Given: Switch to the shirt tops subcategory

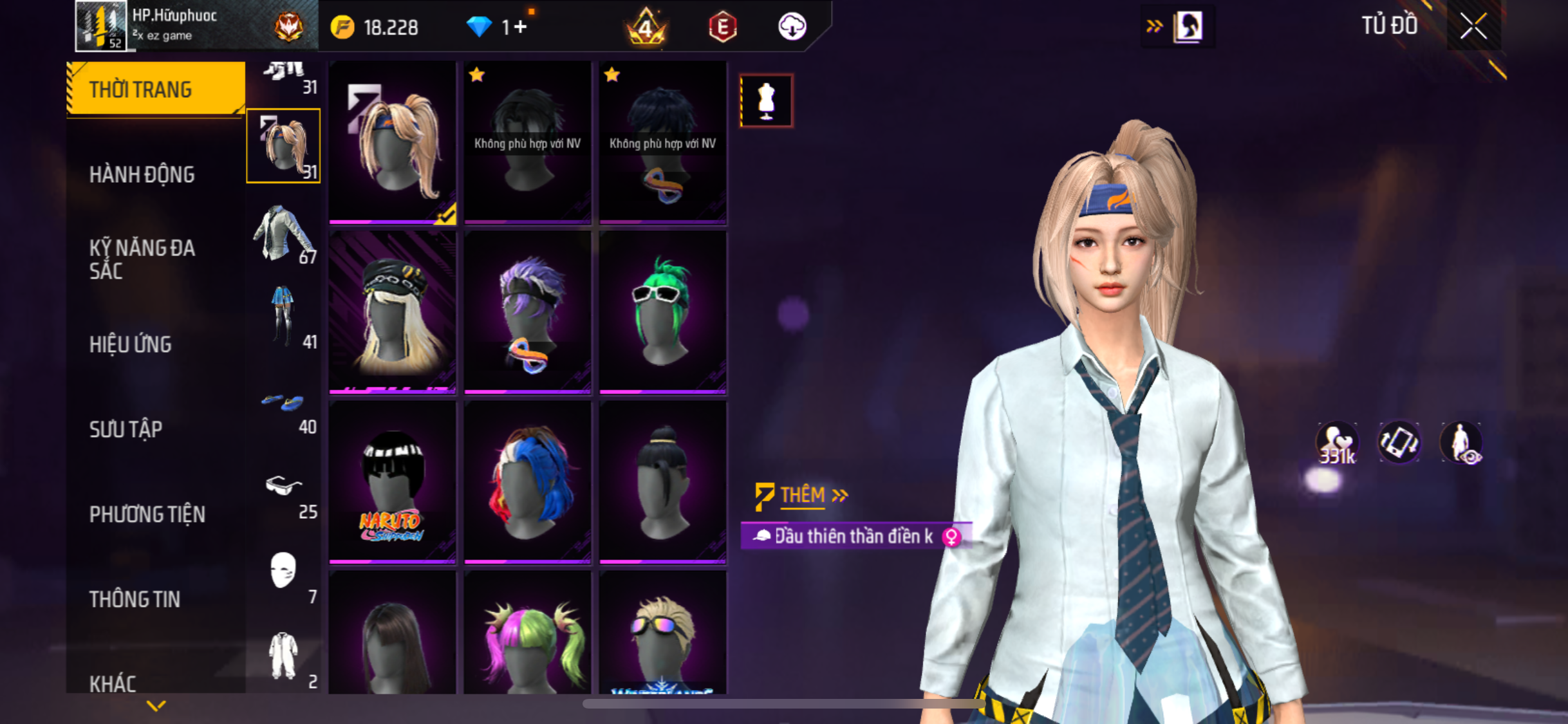Looking at the screenshot, I should click(284, 234).
